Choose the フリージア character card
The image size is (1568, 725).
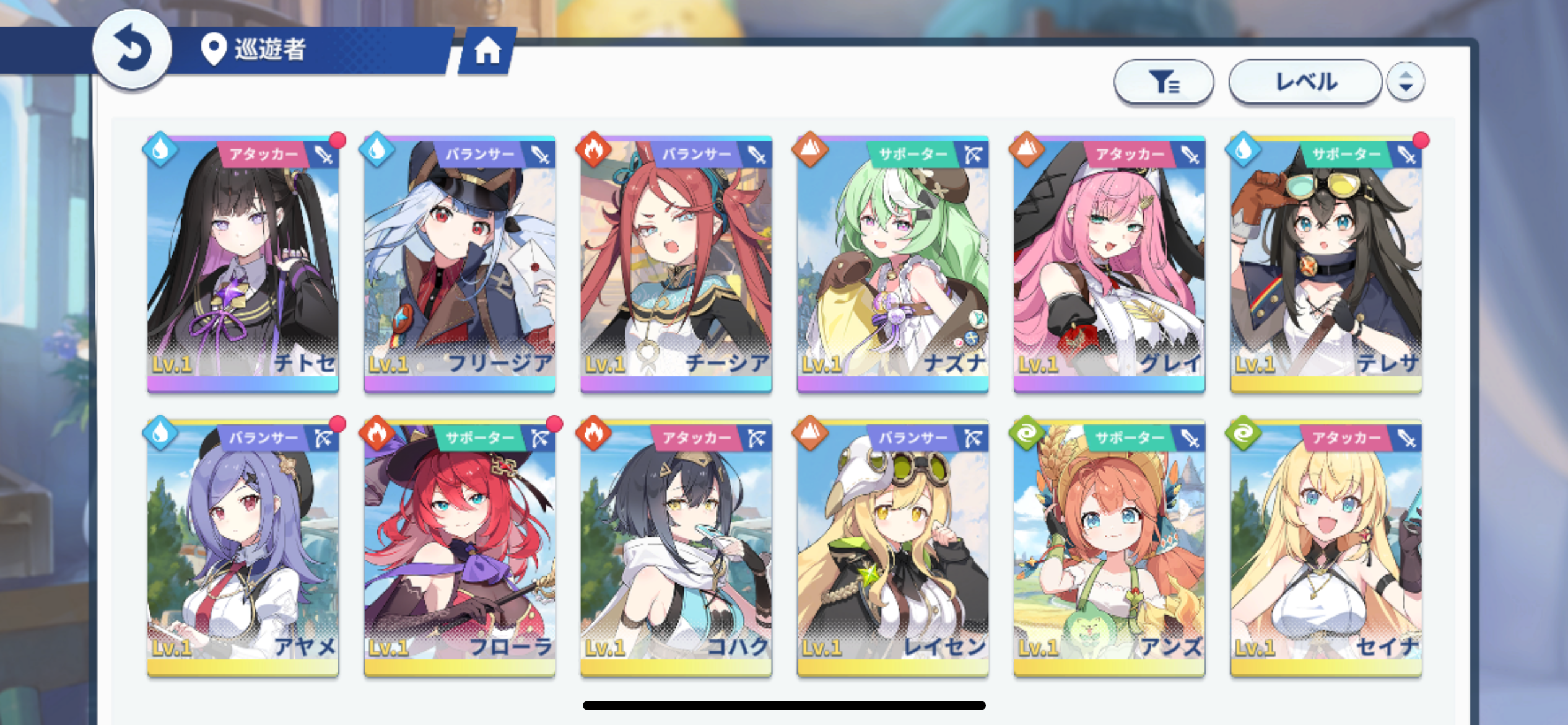point(460,263)
